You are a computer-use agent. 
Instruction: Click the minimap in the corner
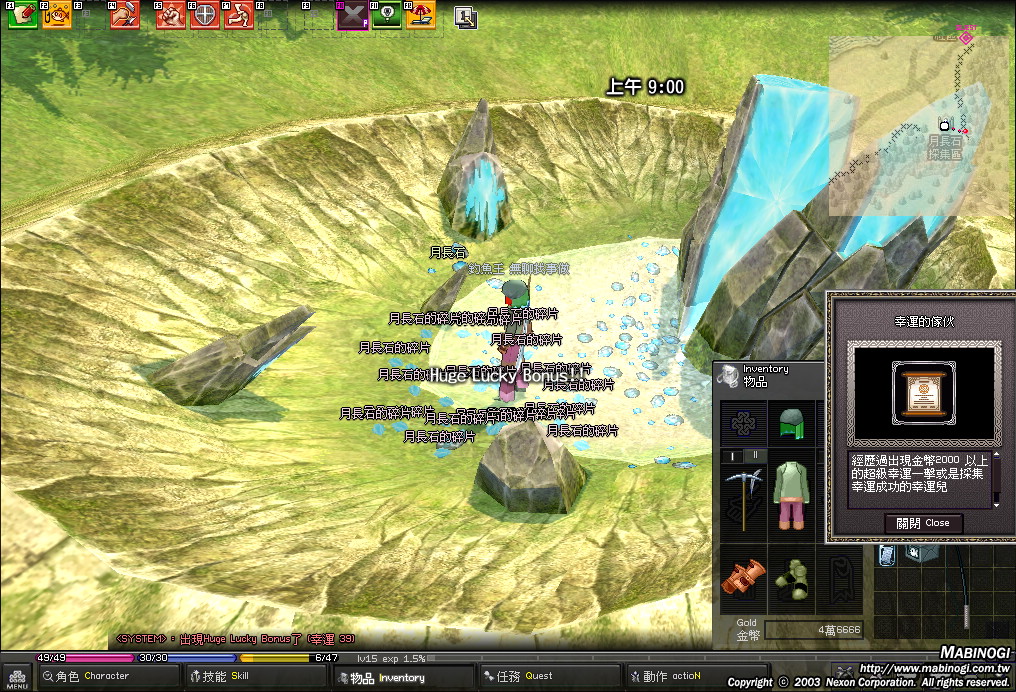(x=920, y=120)
